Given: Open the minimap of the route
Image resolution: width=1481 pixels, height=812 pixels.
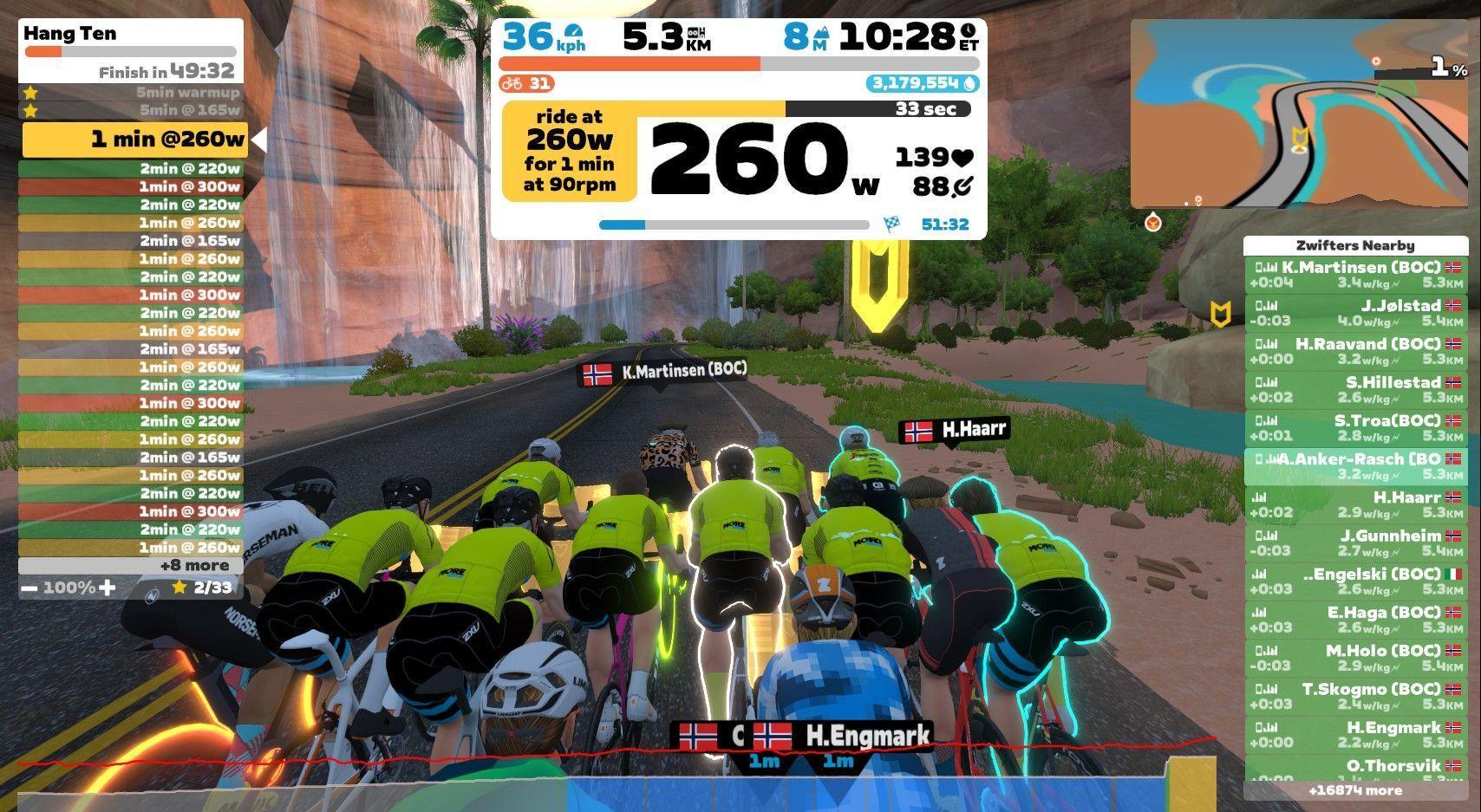Looking at the screenshot, I should [x=1301, y=114].
